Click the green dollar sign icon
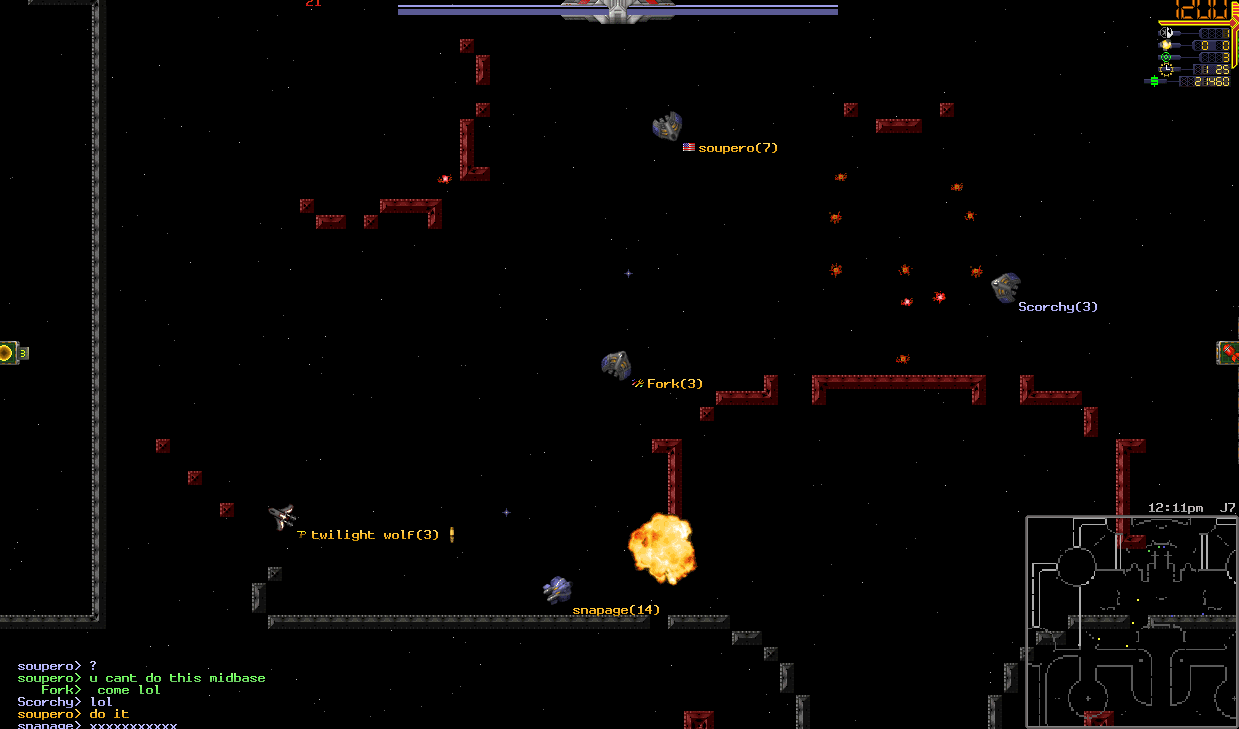Screen dimensions: 1239x729 point(1153,81)
